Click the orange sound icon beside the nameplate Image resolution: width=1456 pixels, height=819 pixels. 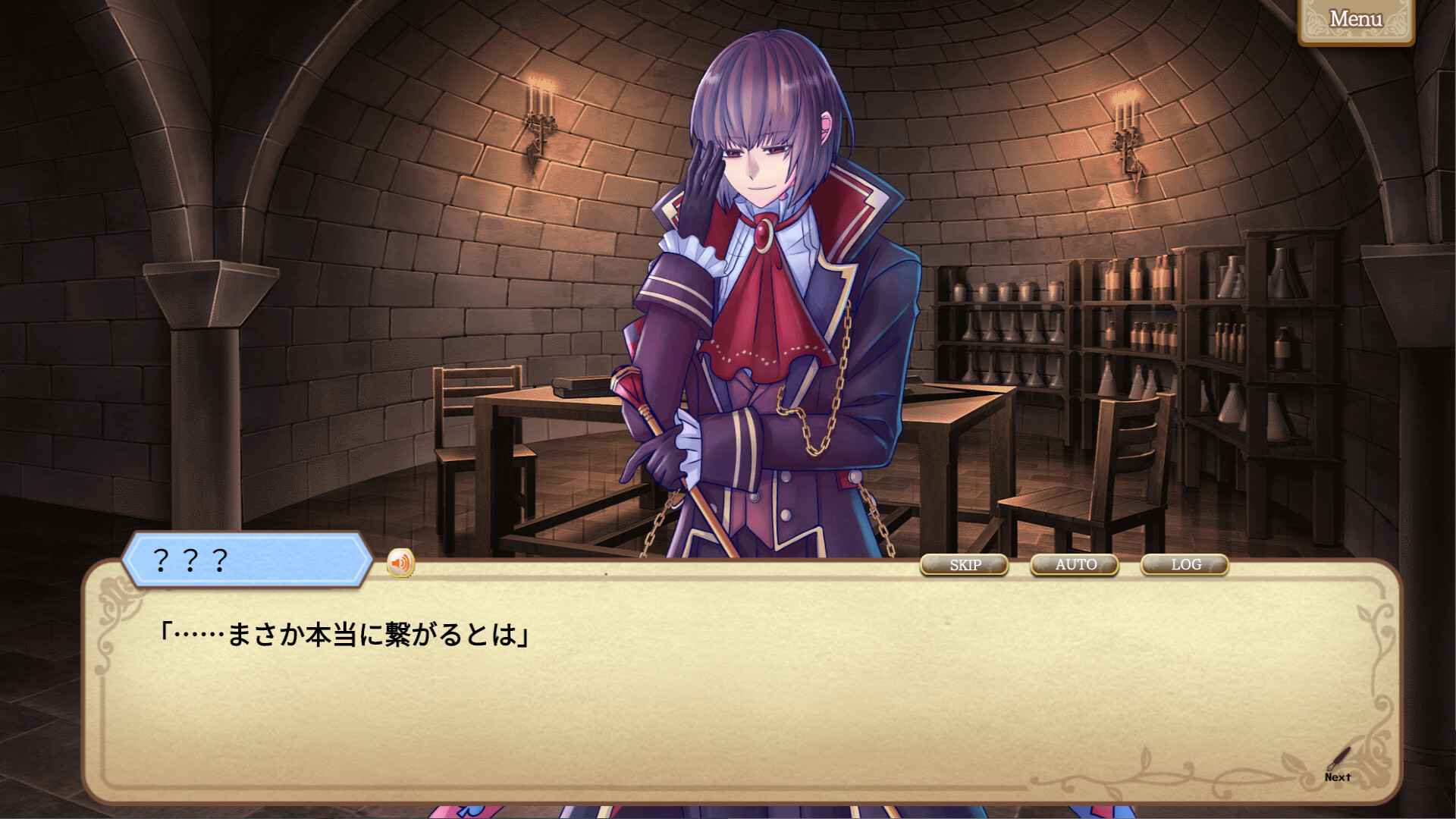coord(400,563)
